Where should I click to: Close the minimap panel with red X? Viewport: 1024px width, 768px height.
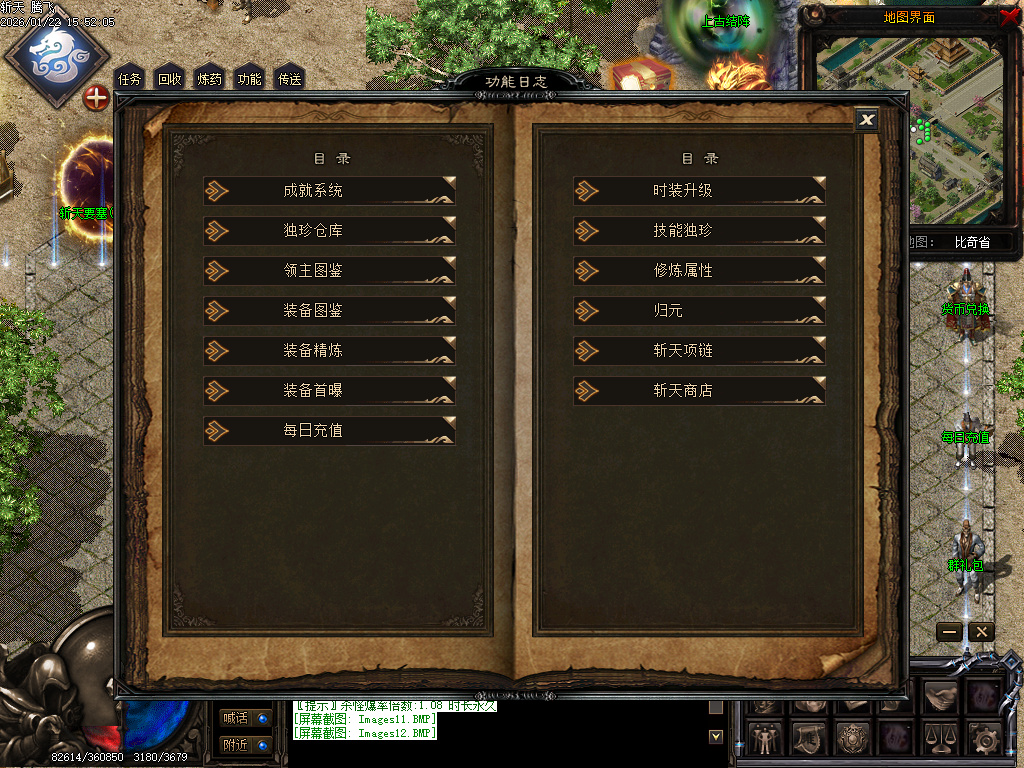(x=1009, y=16)
